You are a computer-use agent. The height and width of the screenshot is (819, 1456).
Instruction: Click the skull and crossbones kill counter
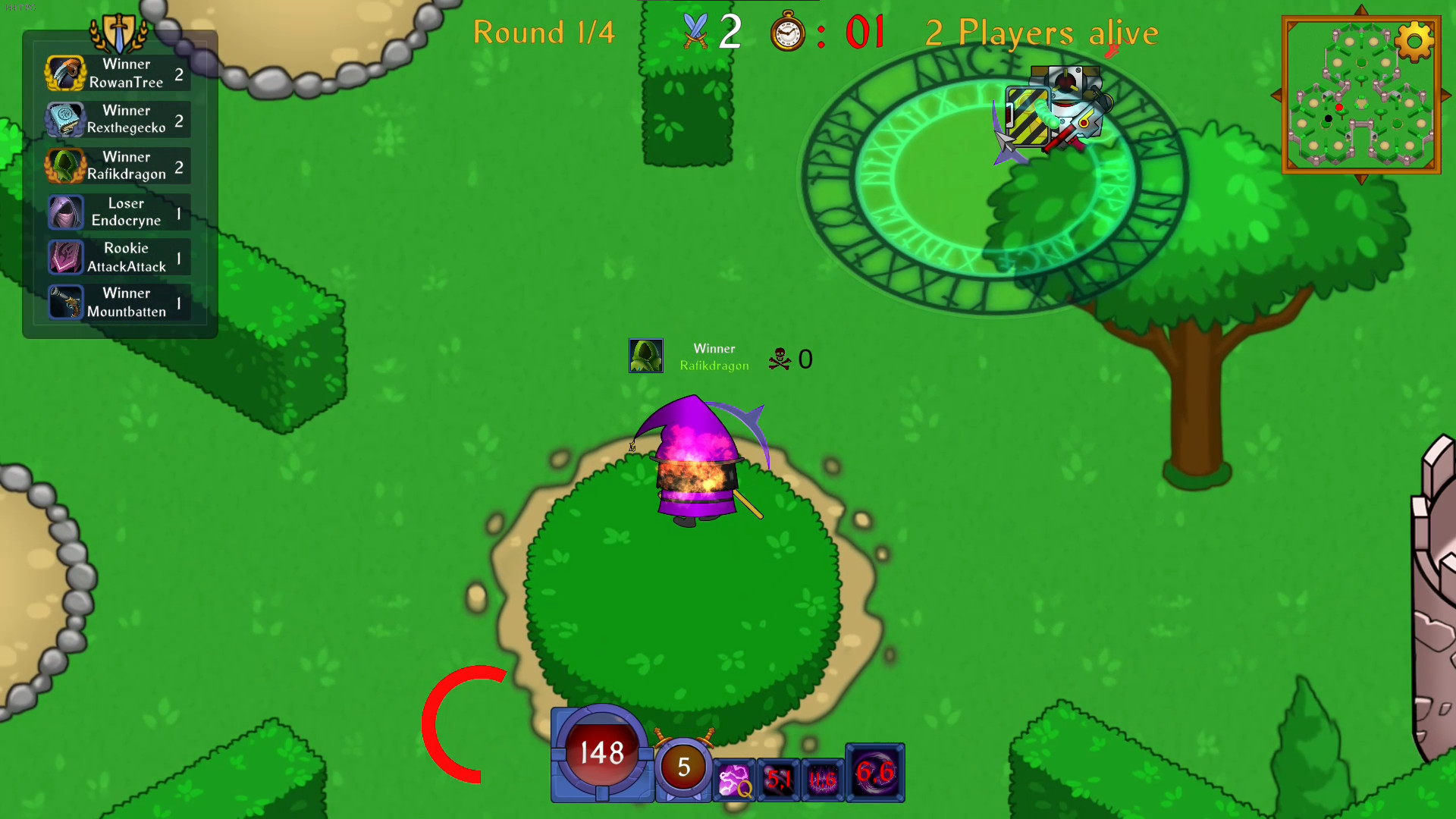(778, 359)
